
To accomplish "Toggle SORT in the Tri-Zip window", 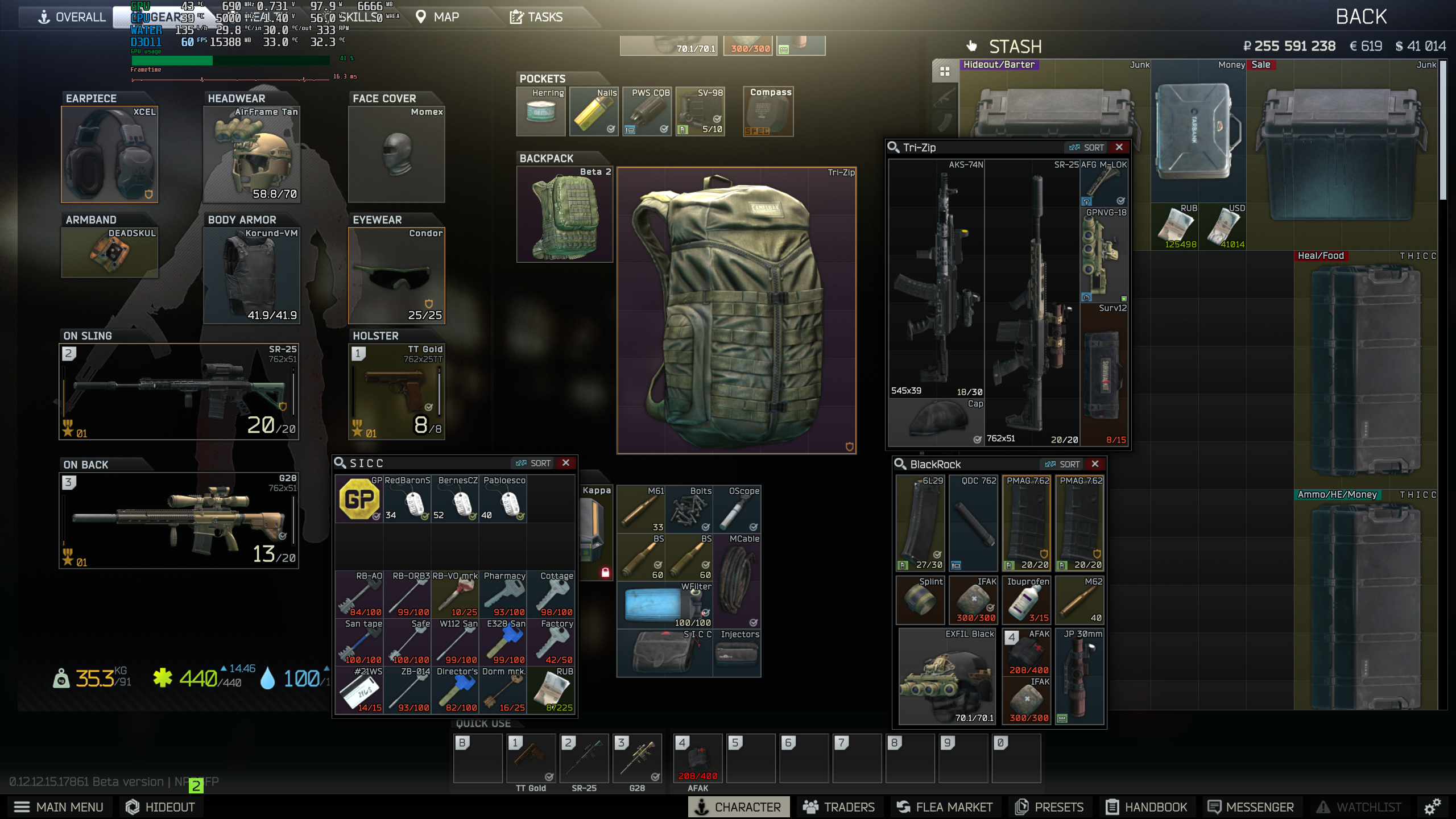I will click(1088, 147).
